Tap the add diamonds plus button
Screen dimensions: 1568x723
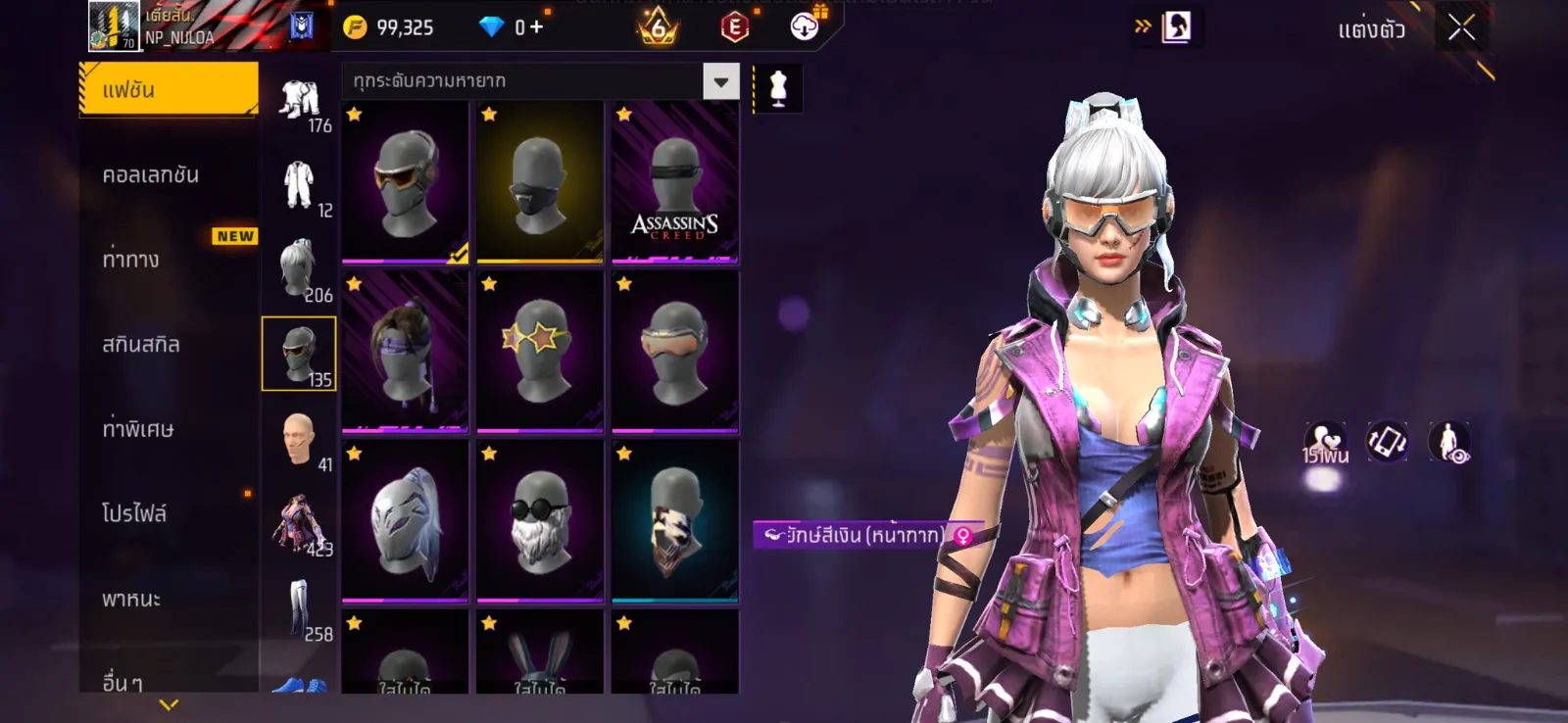click(536, 27)
